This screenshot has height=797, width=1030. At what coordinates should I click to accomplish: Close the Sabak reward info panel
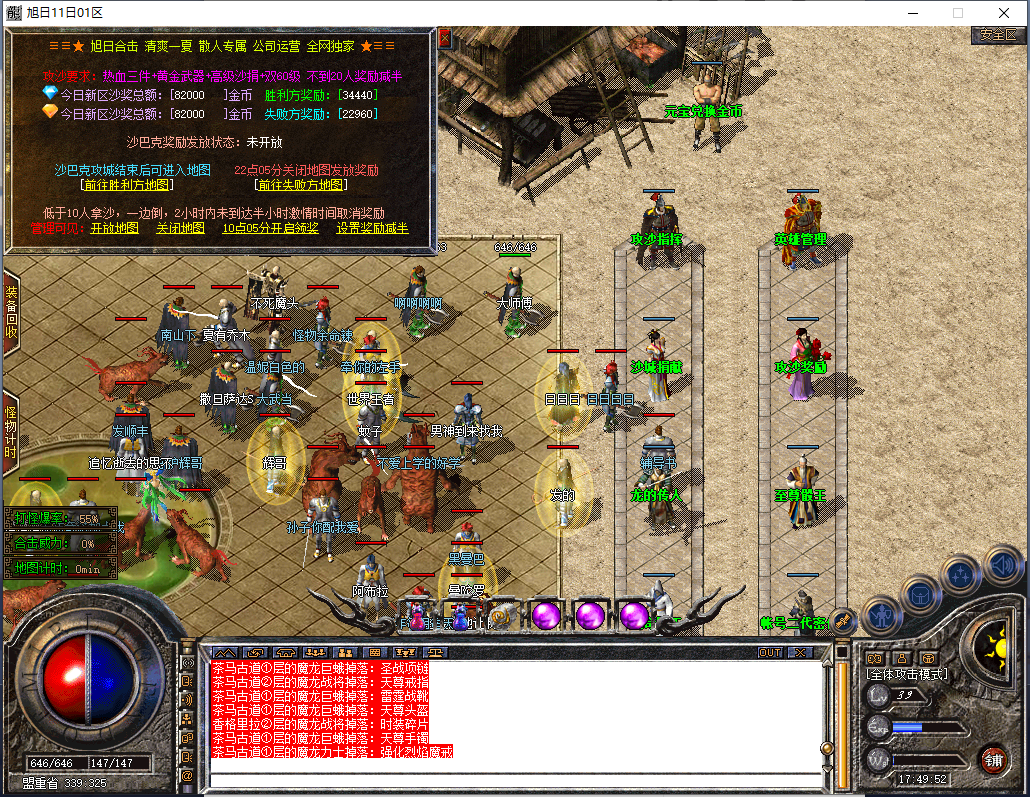[x=445, y=39]
